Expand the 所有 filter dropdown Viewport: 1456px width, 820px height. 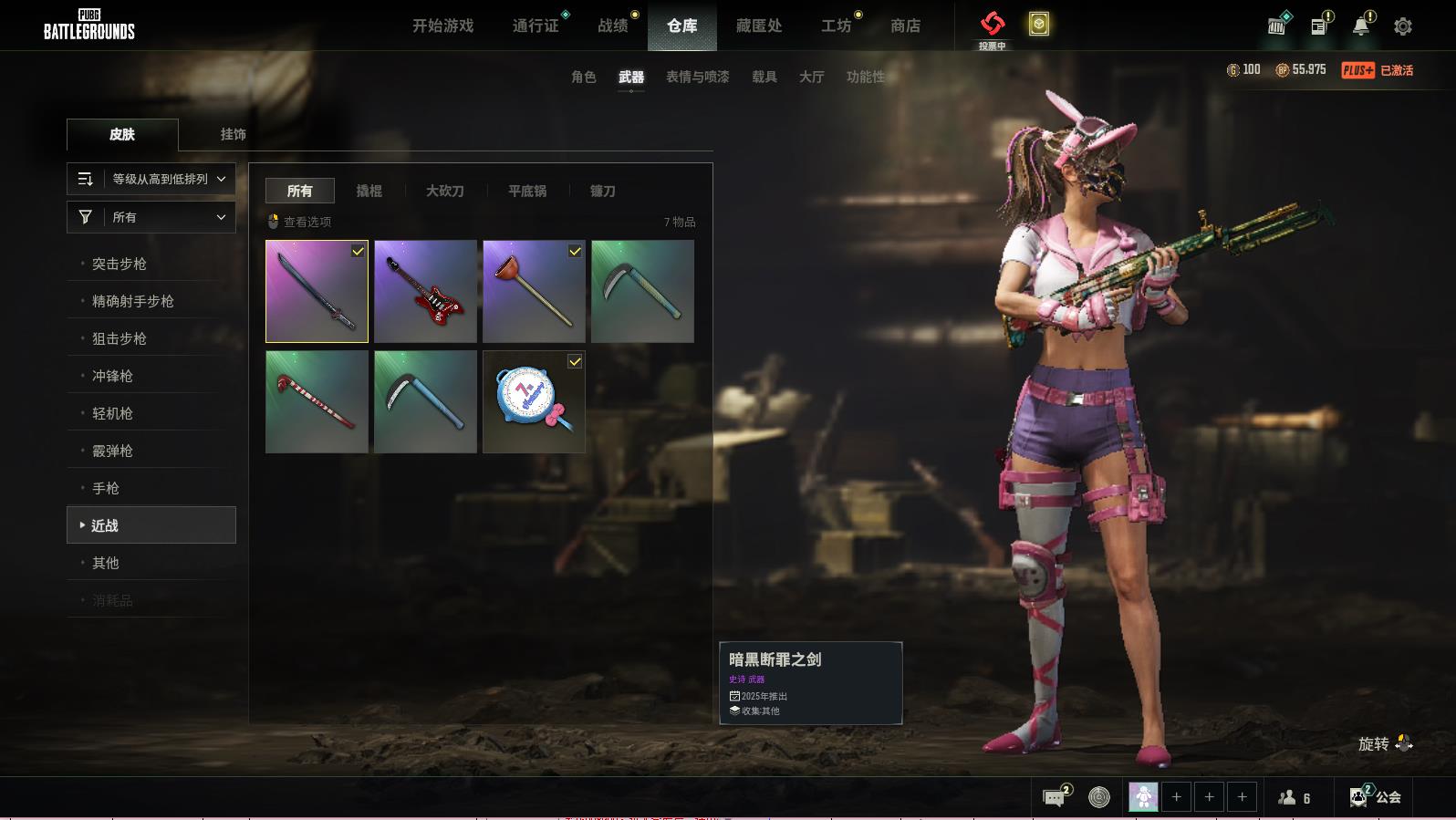151,217
